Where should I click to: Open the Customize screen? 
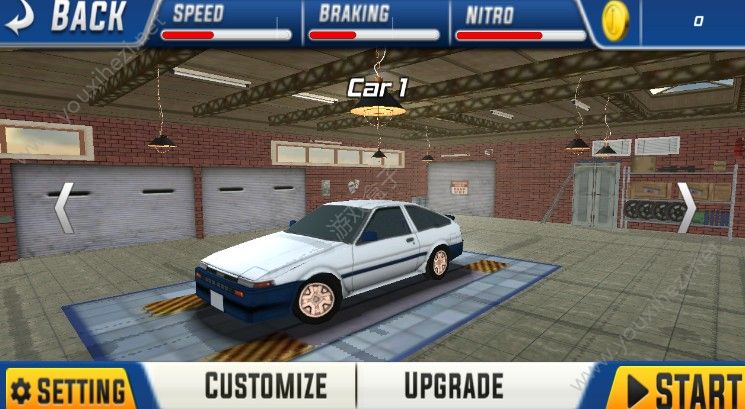click(x=265, y=385)
